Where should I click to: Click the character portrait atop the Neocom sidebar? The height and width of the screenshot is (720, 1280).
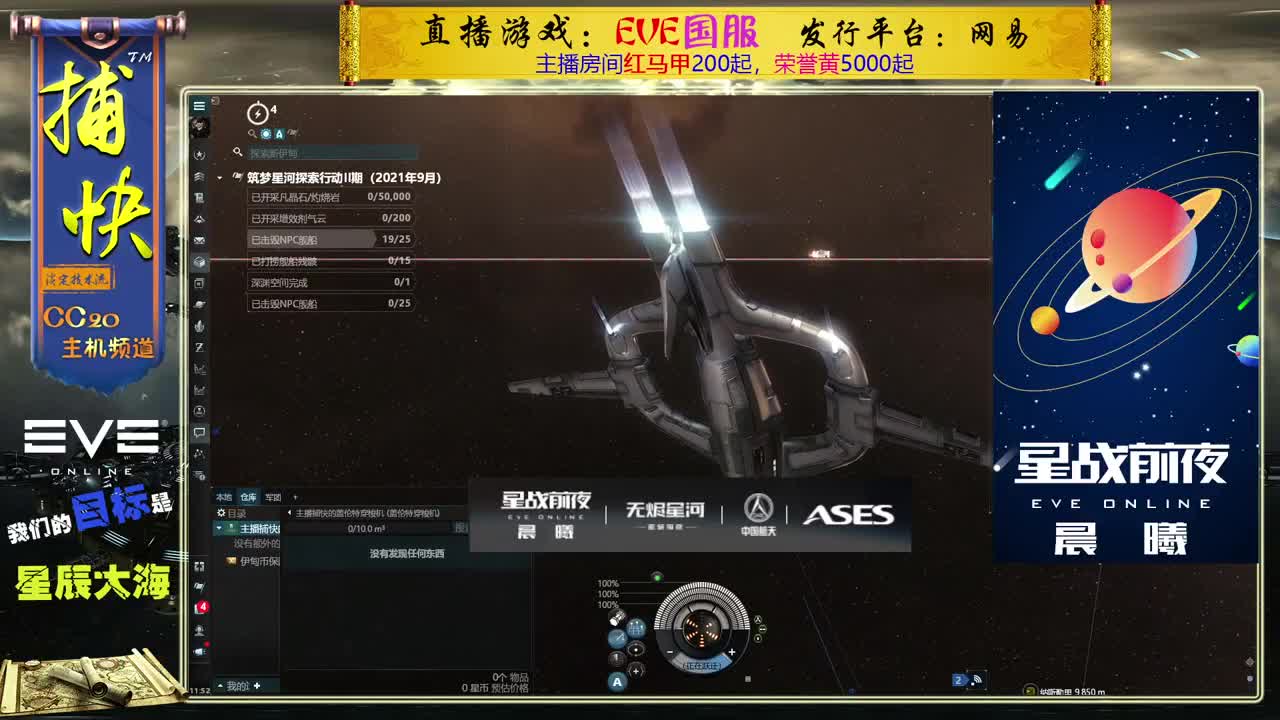point(199,127)
